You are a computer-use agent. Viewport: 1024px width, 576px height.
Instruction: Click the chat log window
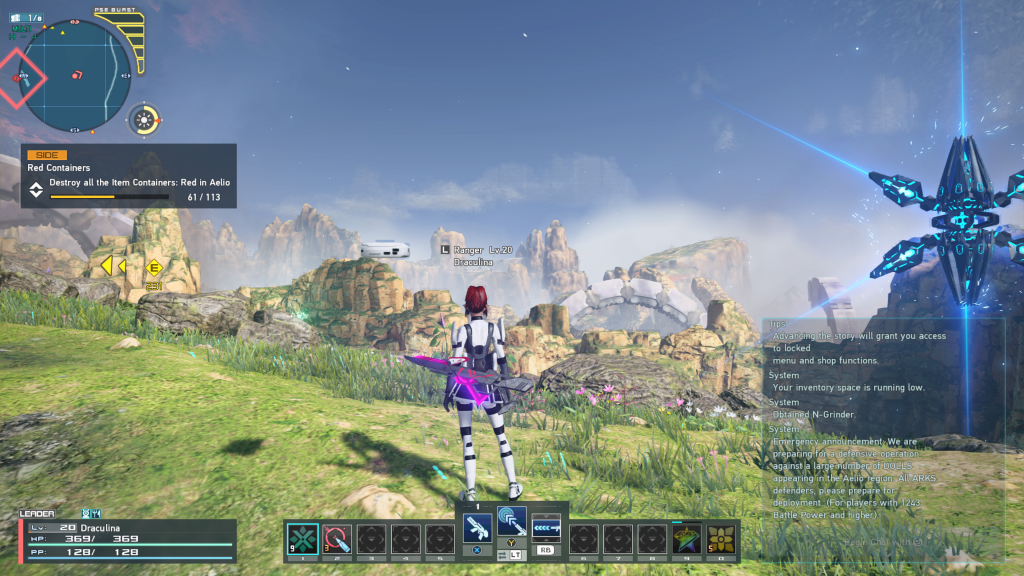tap(882, 430)
